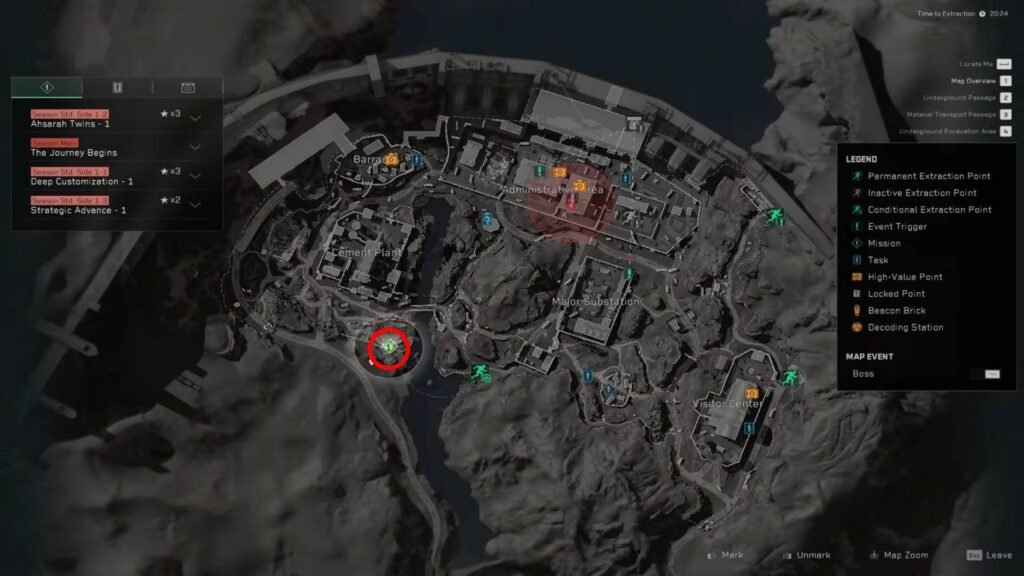Switch to the Underground Passage map layer
Viewport: 1024px width, 576px height.
click(x=1005, y=98)
